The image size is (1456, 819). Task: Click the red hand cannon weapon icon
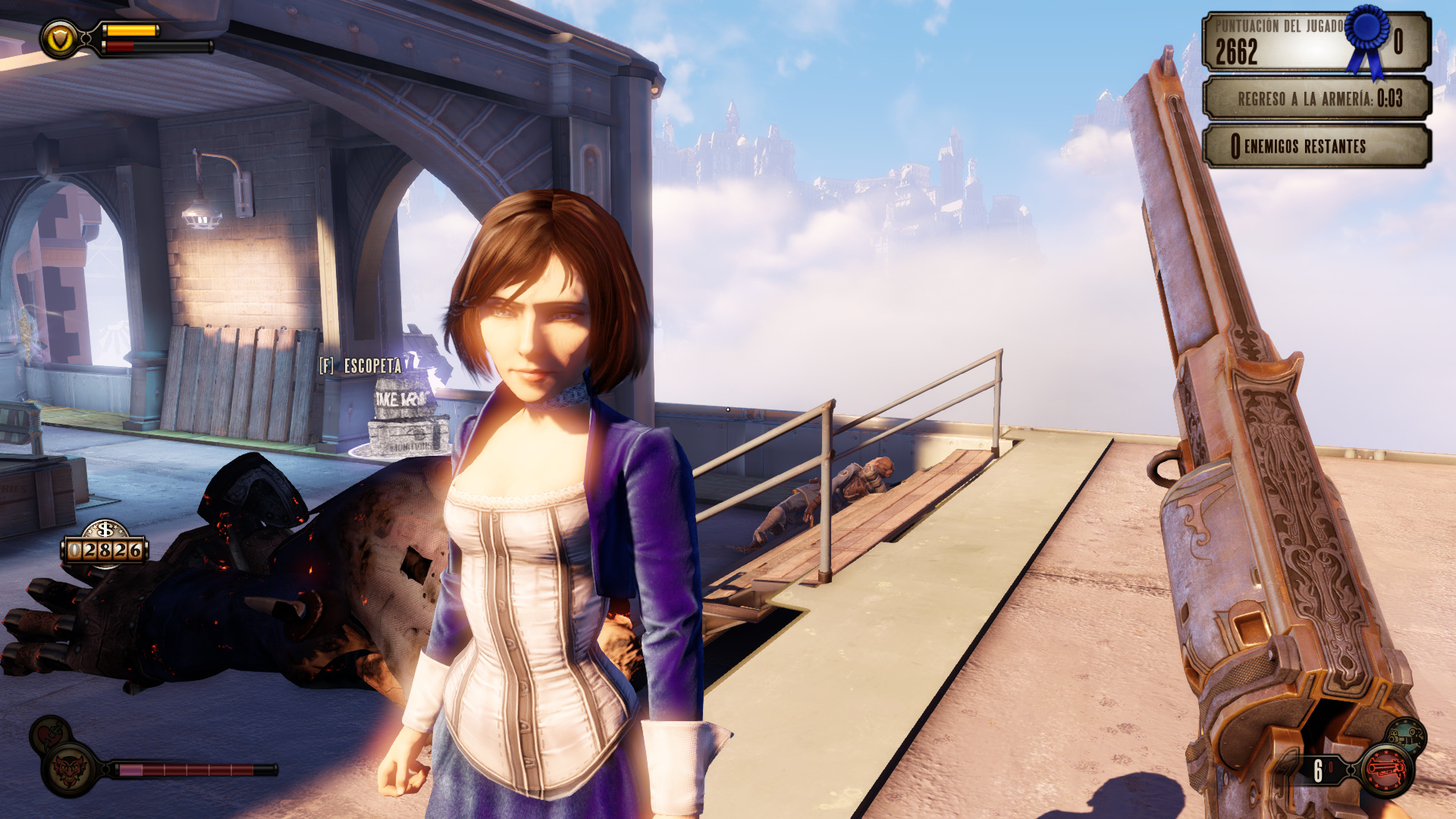click(1388, 770)
